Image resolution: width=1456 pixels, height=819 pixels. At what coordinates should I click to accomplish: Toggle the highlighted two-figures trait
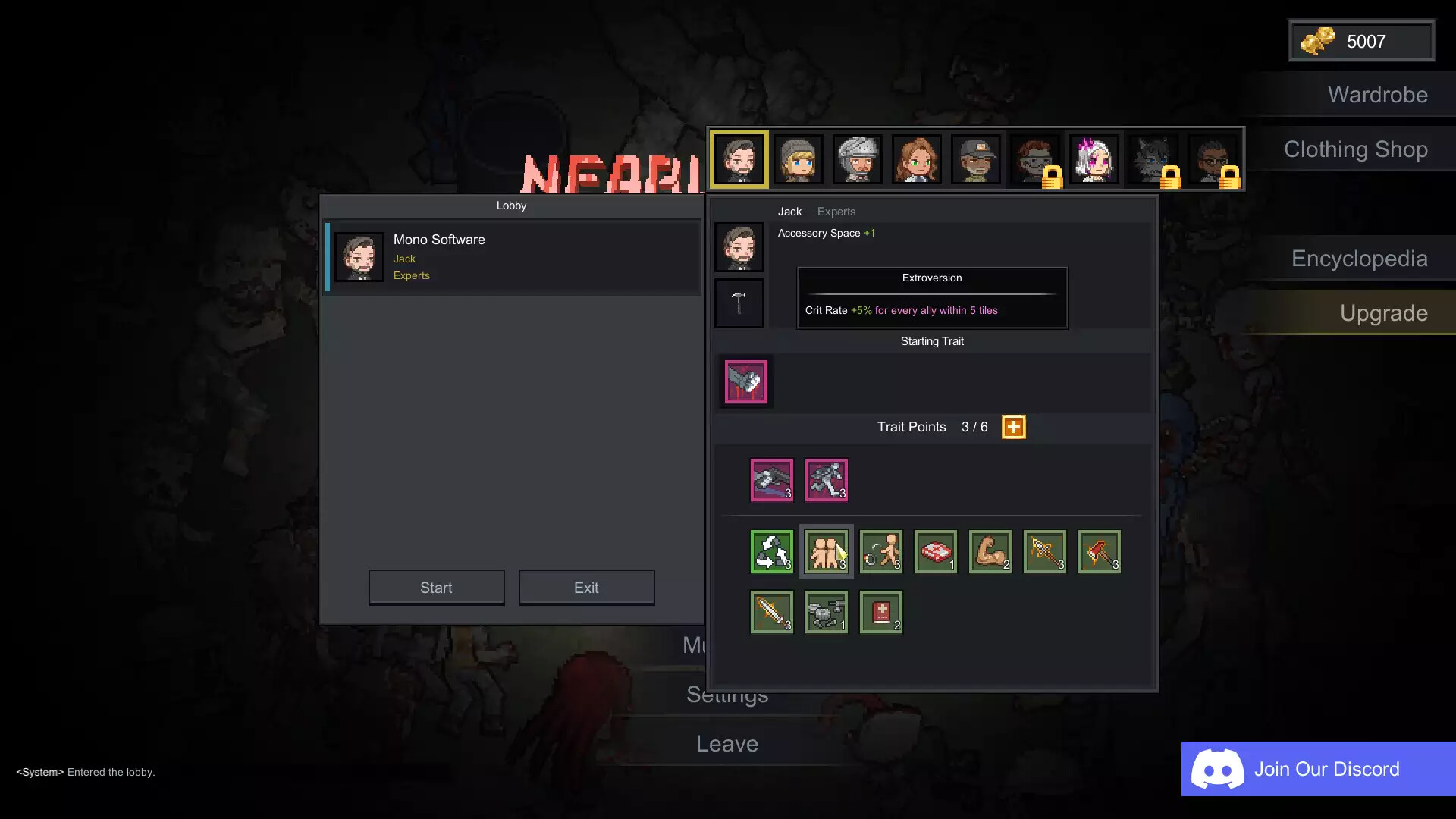click(x=826, y=551)
